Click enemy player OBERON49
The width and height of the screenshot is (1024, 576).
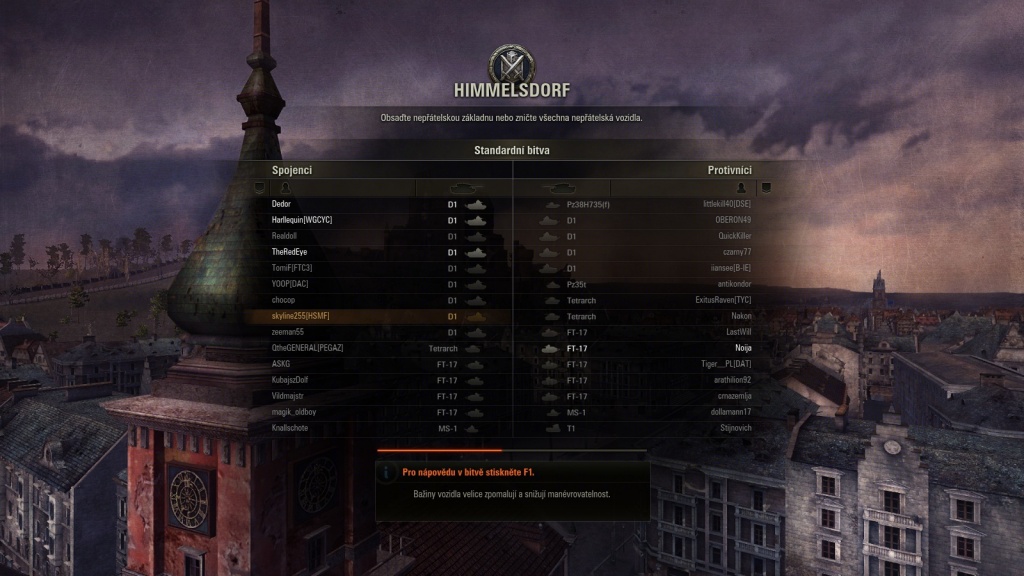[733, 220]
